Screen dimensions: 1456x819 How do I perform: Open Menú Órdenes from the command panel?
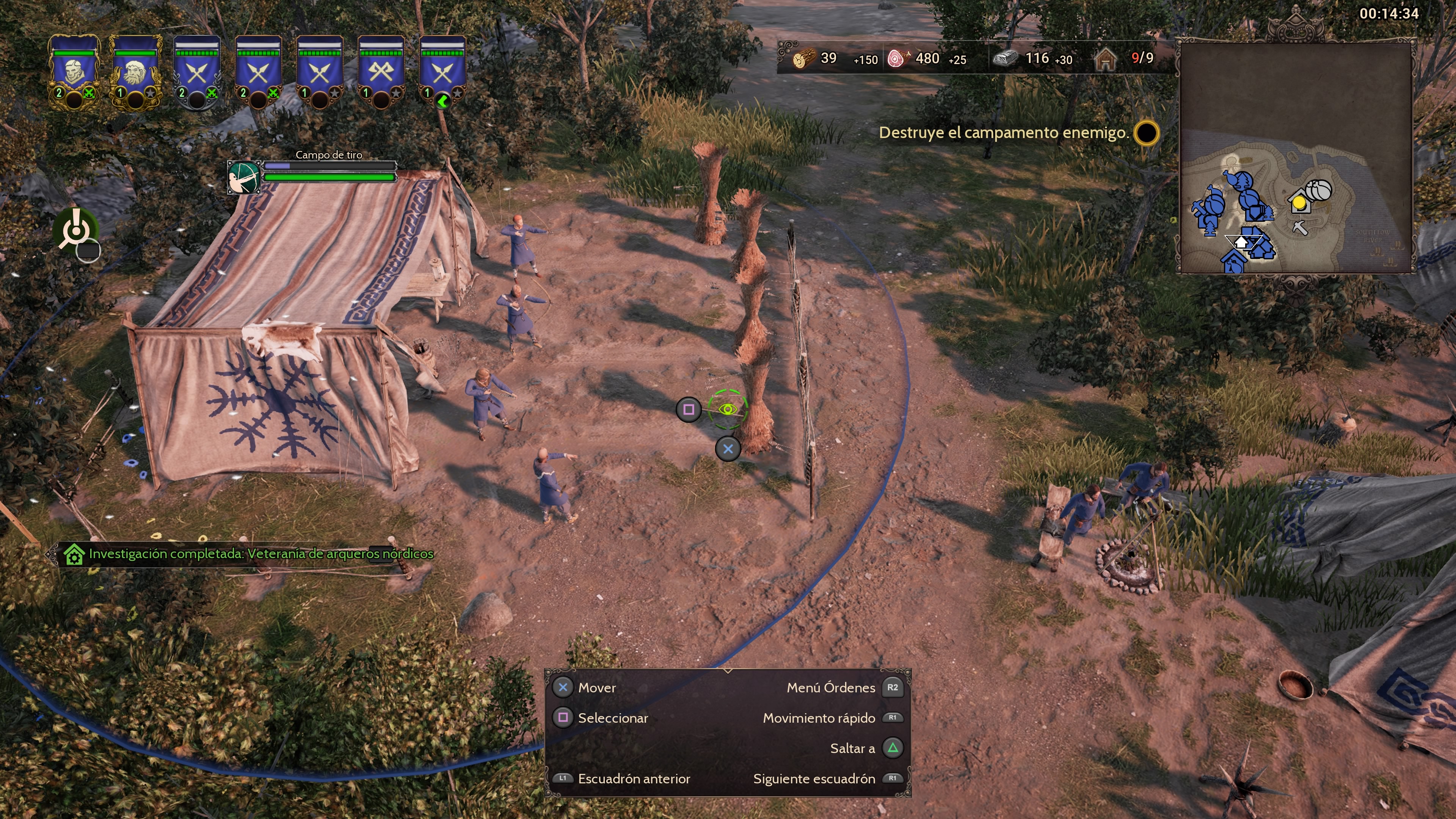pos(831,688)
